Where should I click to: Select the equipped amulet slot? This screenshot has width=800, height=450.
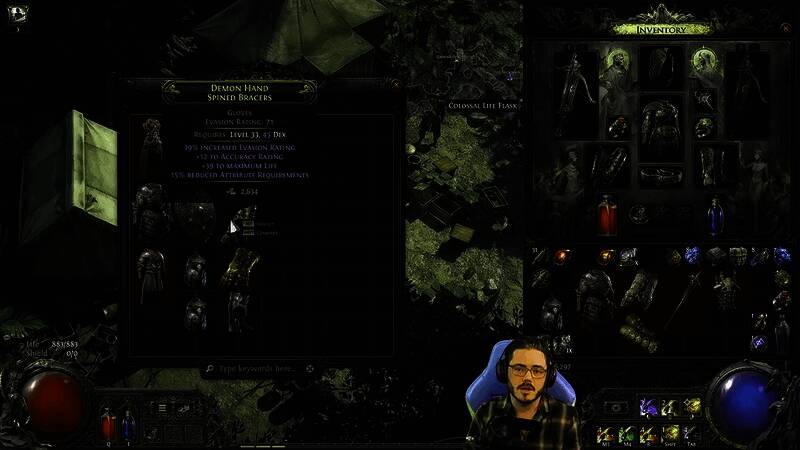coord(706,98)
